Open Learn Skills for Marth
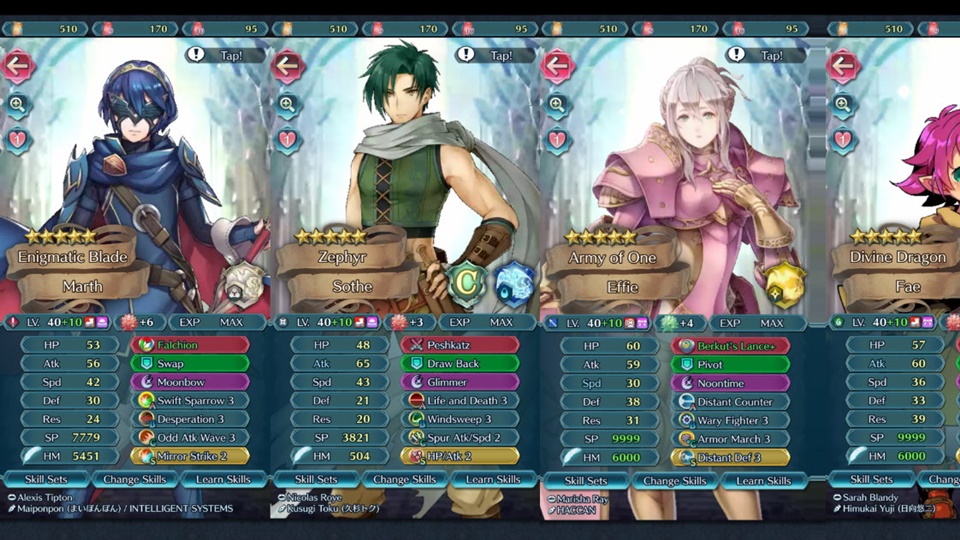The height and width of the screenshot is (540, 960). pos(224,479)
